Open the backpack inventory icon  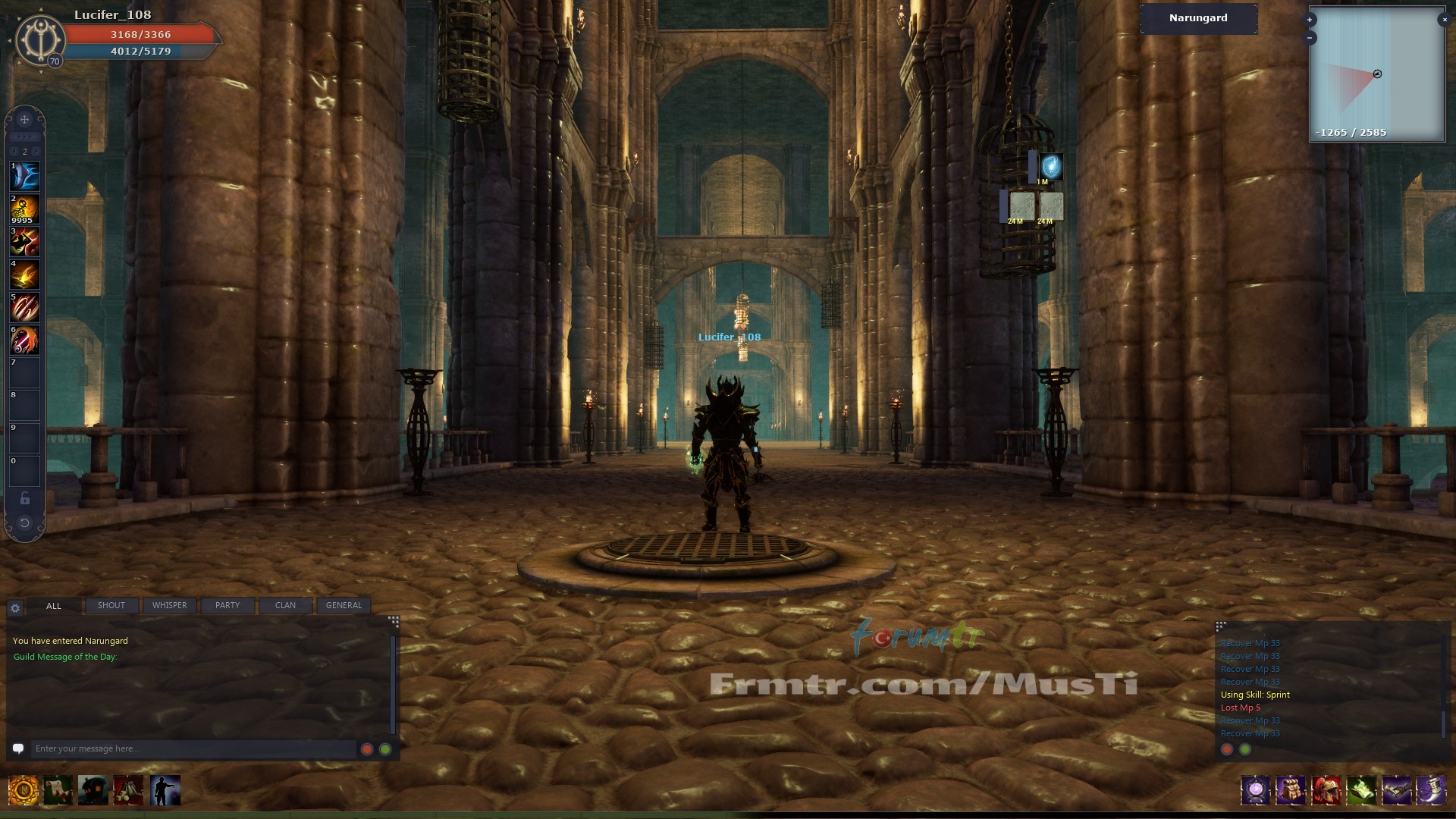click(x=1290, y=791)
